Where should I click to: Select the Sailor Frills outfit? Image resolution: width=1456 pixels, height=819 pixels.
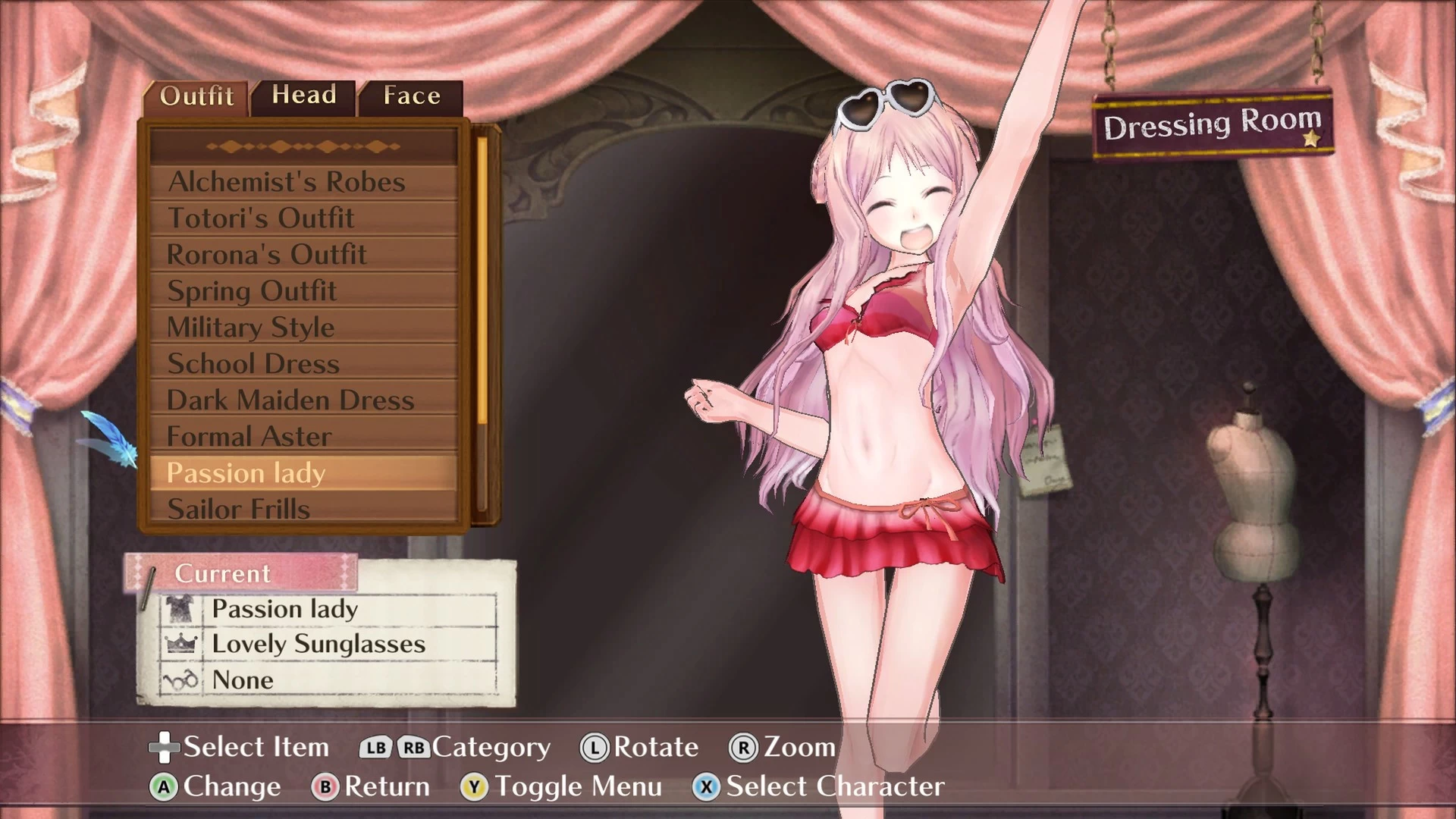(240, 509)
